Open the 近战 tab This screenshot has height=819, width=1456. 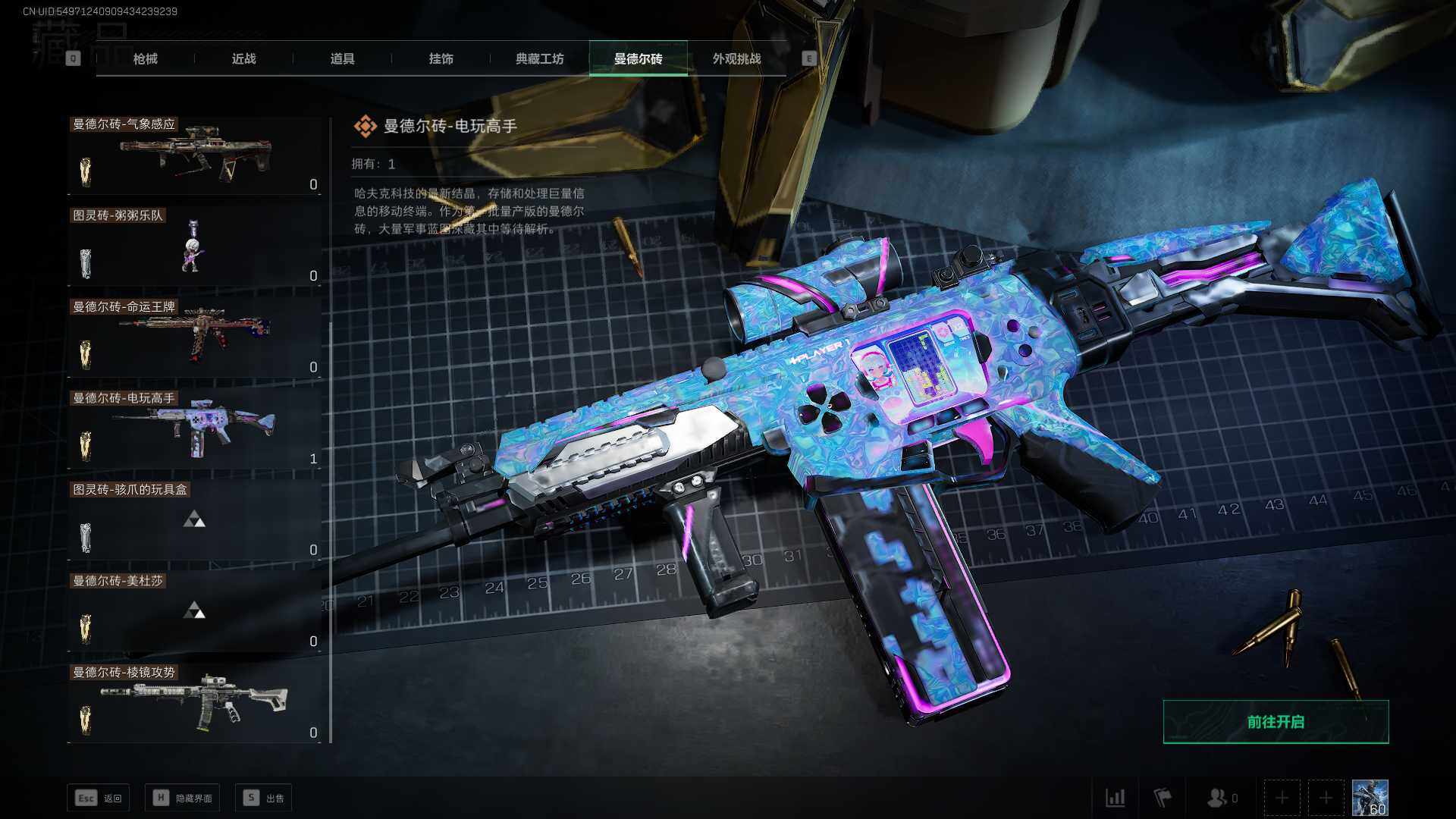(243, 58)
